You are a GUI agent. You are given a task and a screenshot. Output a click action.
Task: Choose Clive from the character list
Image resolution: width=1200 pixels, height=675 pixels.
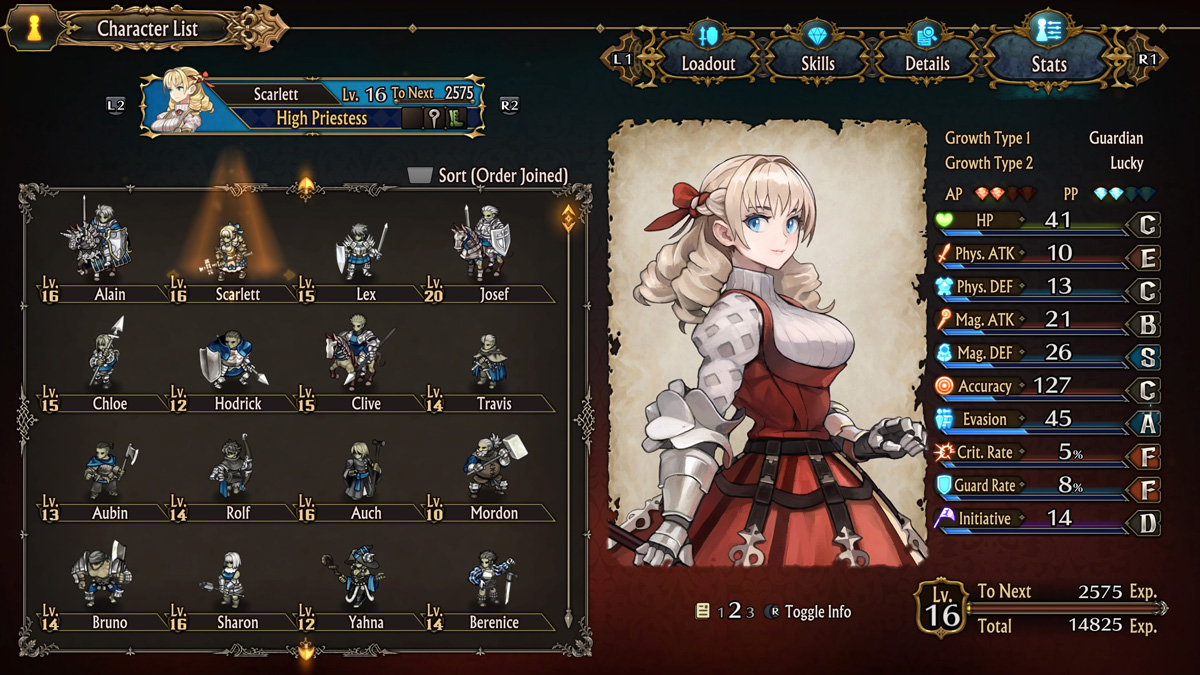click(362, 360)
